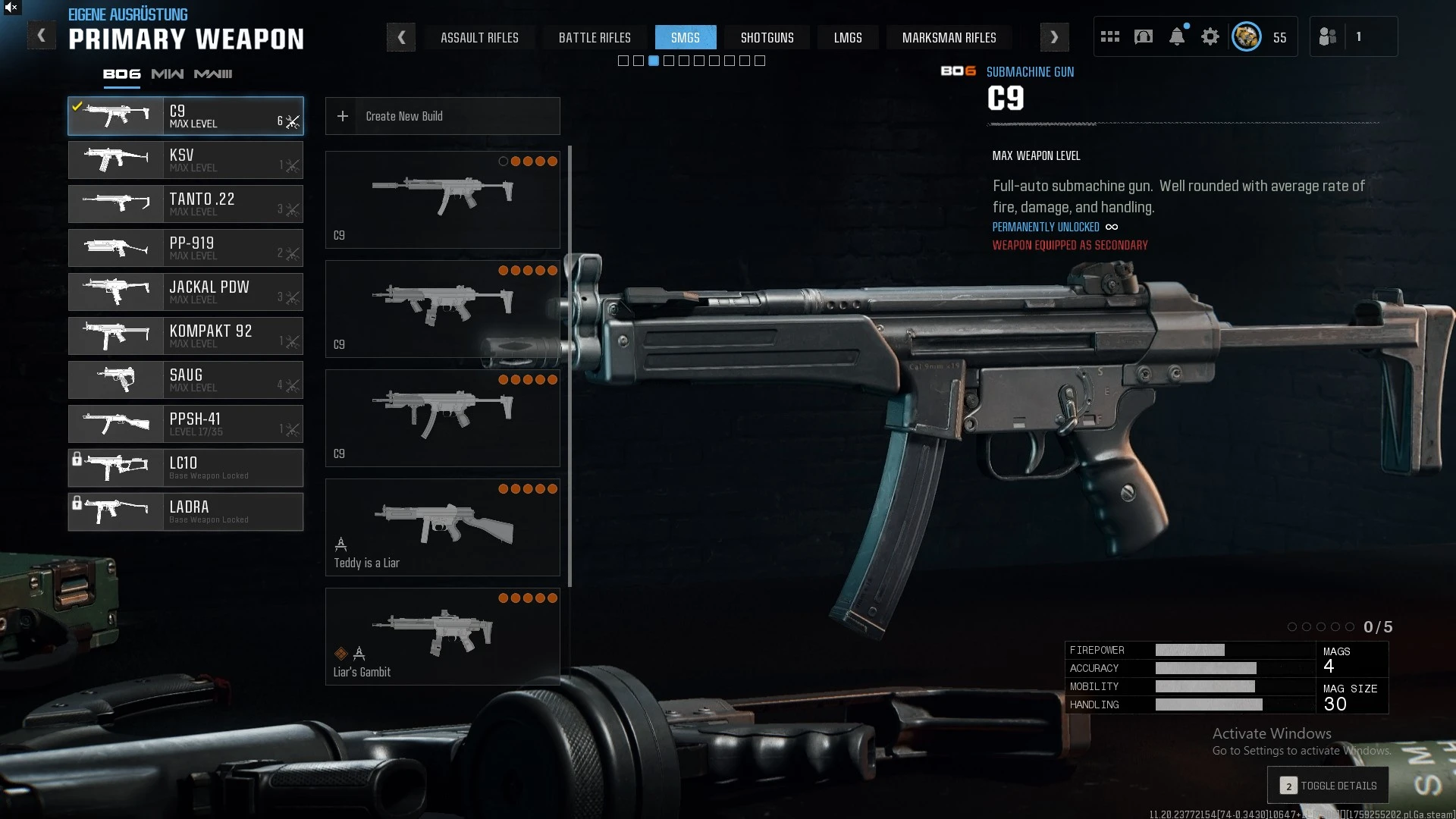Image resolution: width=1456 pixels, height=819 pixels.
Task: Pick the JACKAL PDW weapon
Action: 186,292
